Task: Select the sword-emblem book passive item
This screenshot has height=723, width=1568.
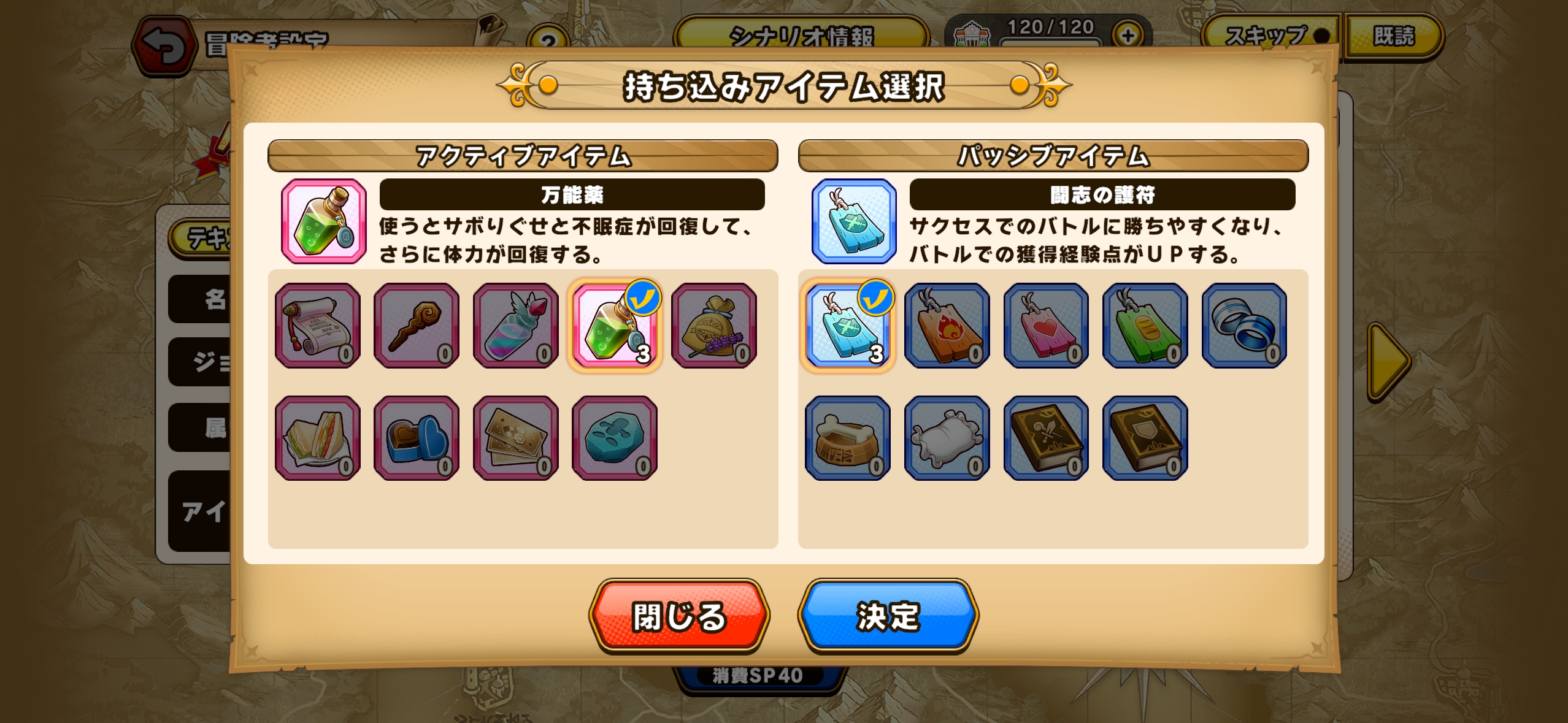Action: [1045, 437]
